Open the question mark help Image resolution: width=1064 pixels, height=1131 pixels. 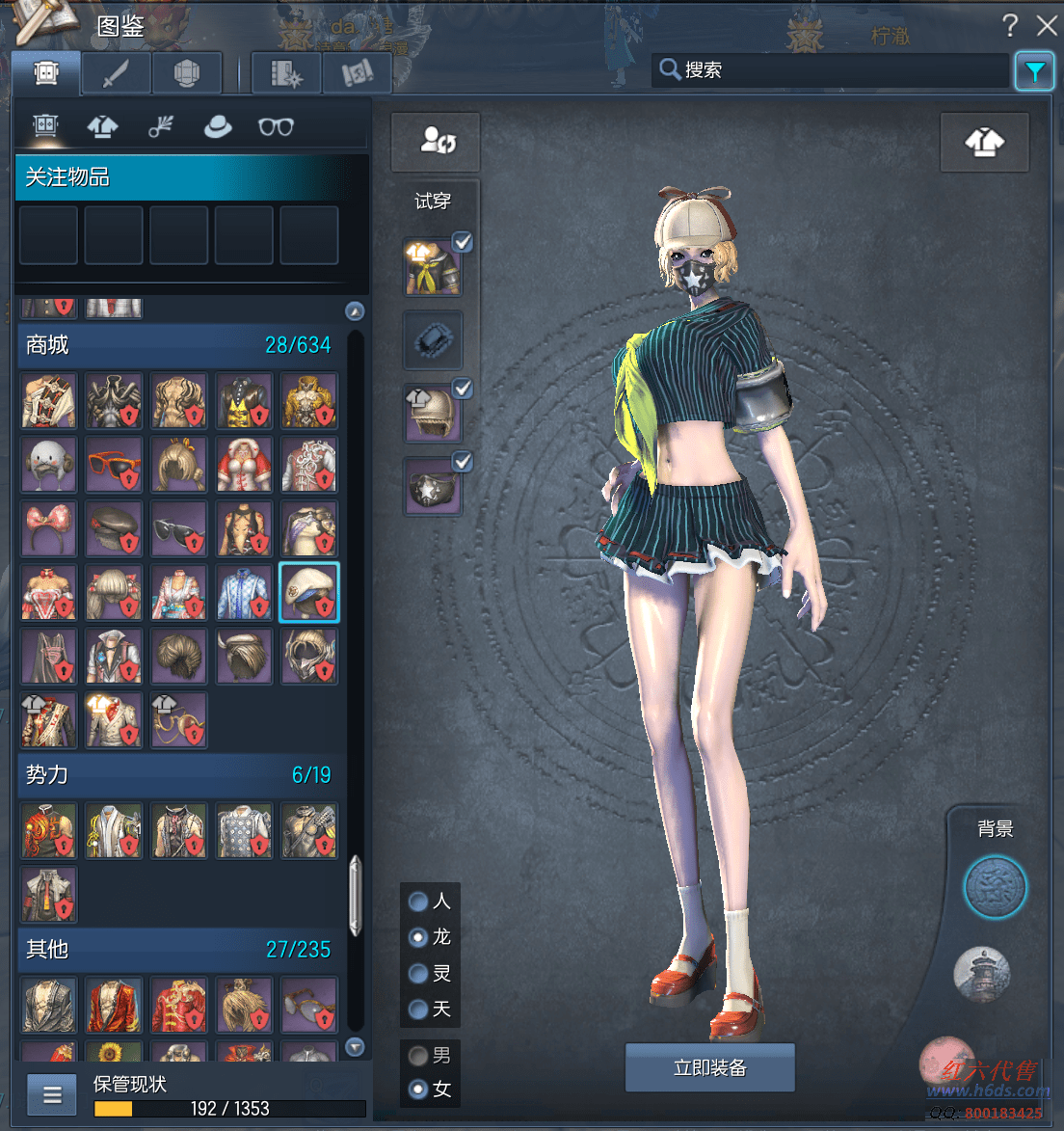click(x=1010, y=26)
